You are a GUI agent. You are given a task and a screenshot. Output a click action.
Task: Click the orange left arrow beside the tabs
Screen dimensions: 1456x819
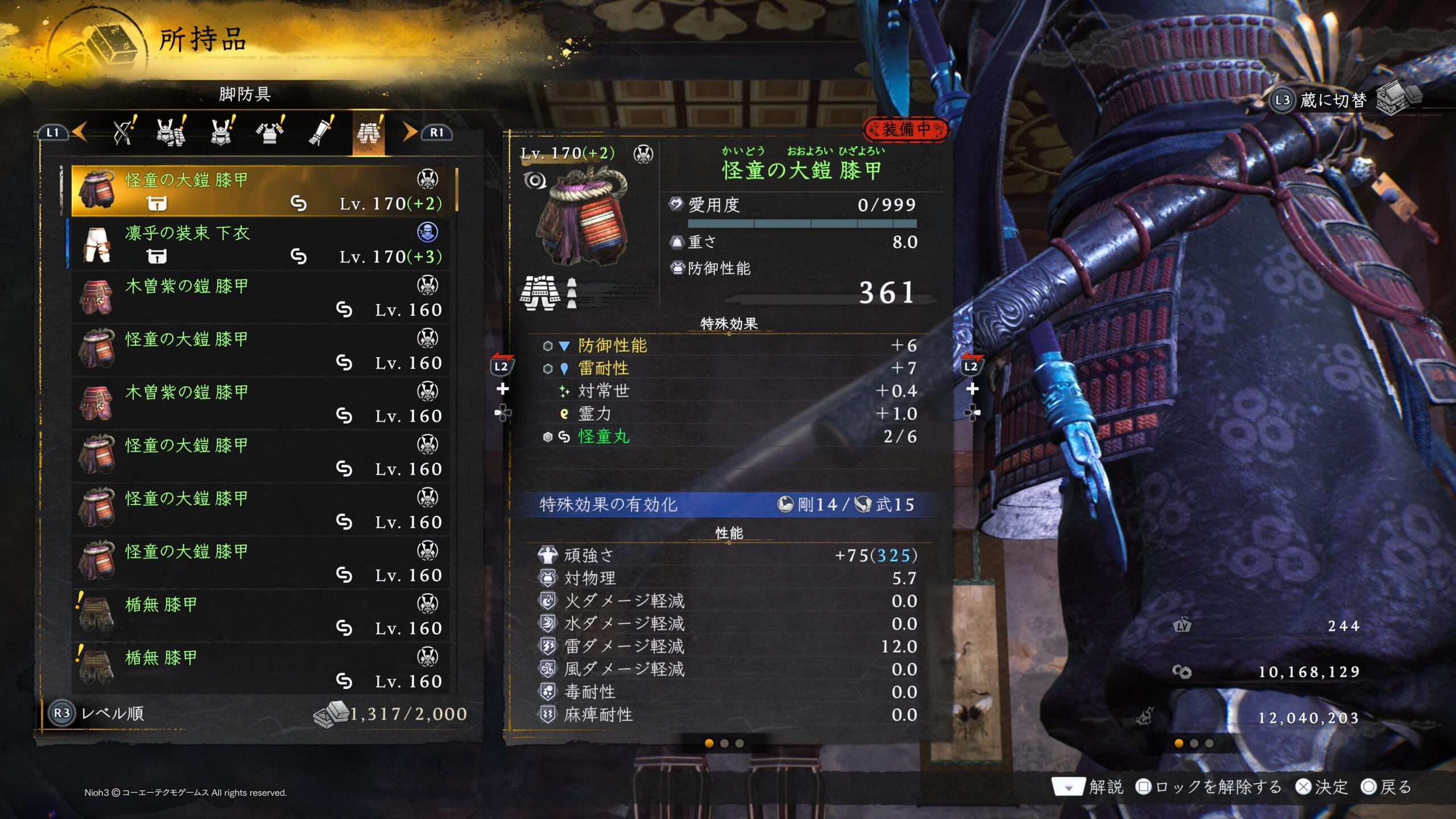click(x=80, y=132)
